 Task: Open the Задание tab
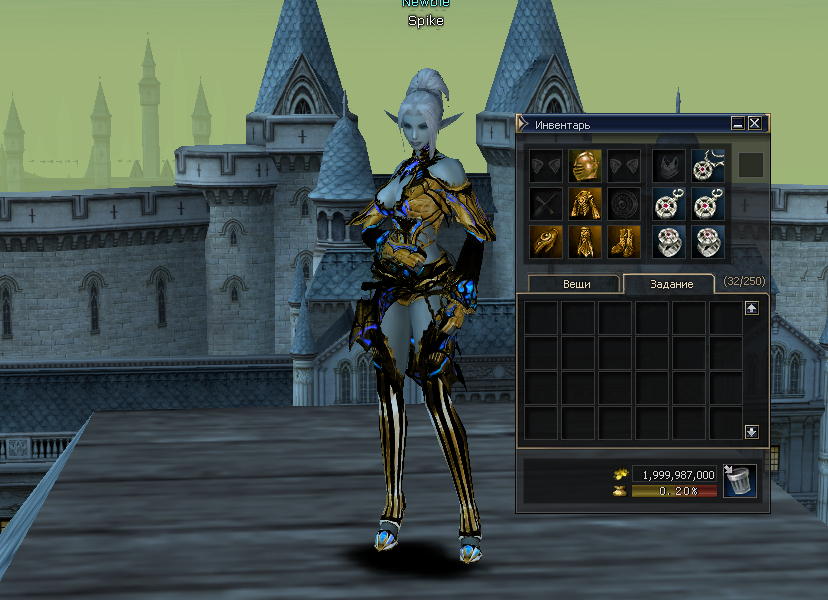coord(667,284)
